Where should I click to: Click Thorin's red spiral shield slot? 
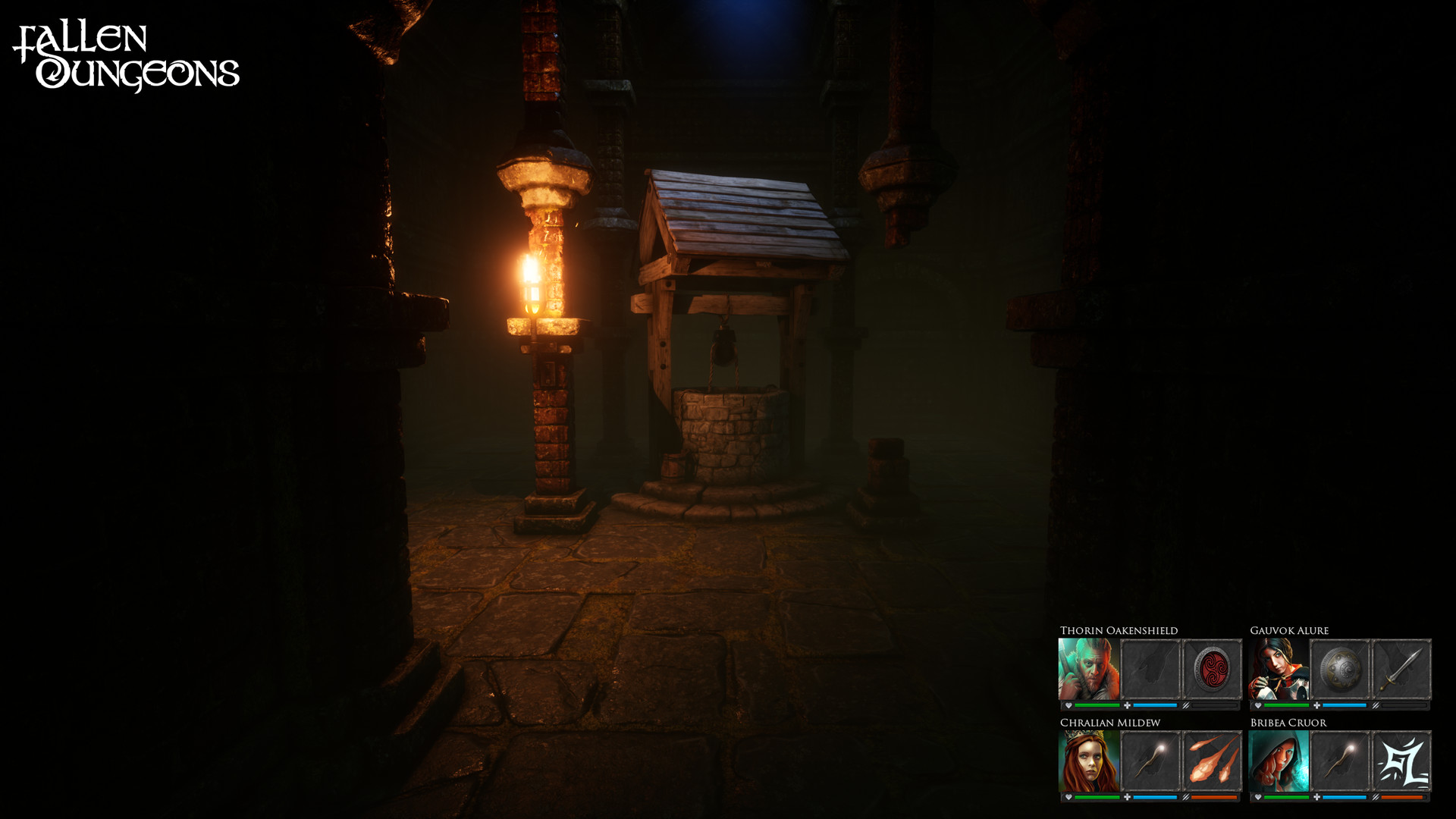point(1212,669)
